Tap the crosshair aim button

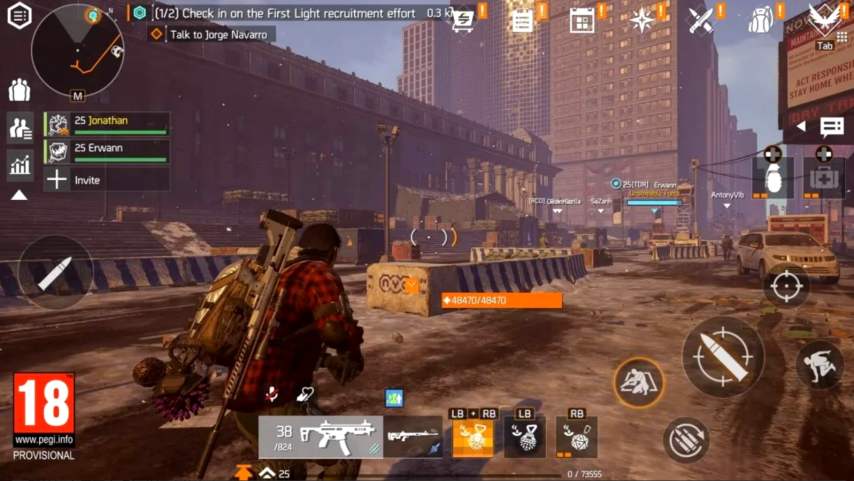pyautogui.click(x=786, y=286)
